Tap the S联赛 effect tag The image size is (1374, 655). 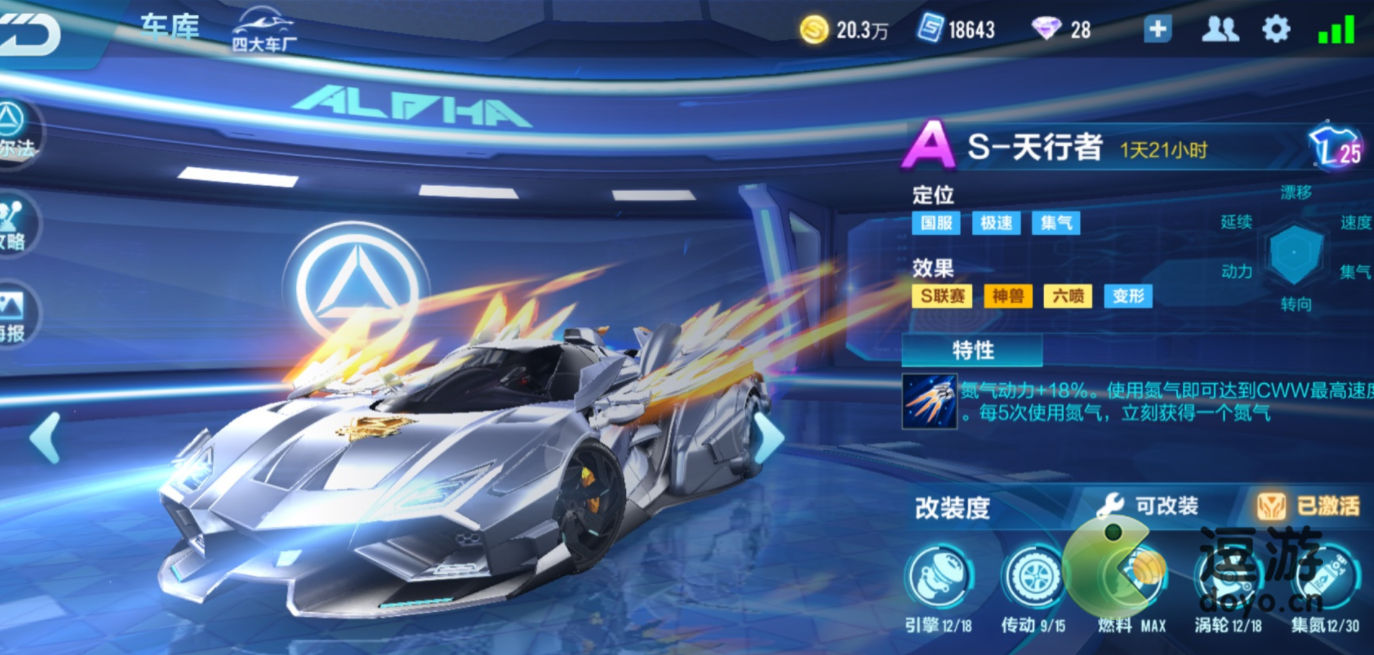click(941, 296)
